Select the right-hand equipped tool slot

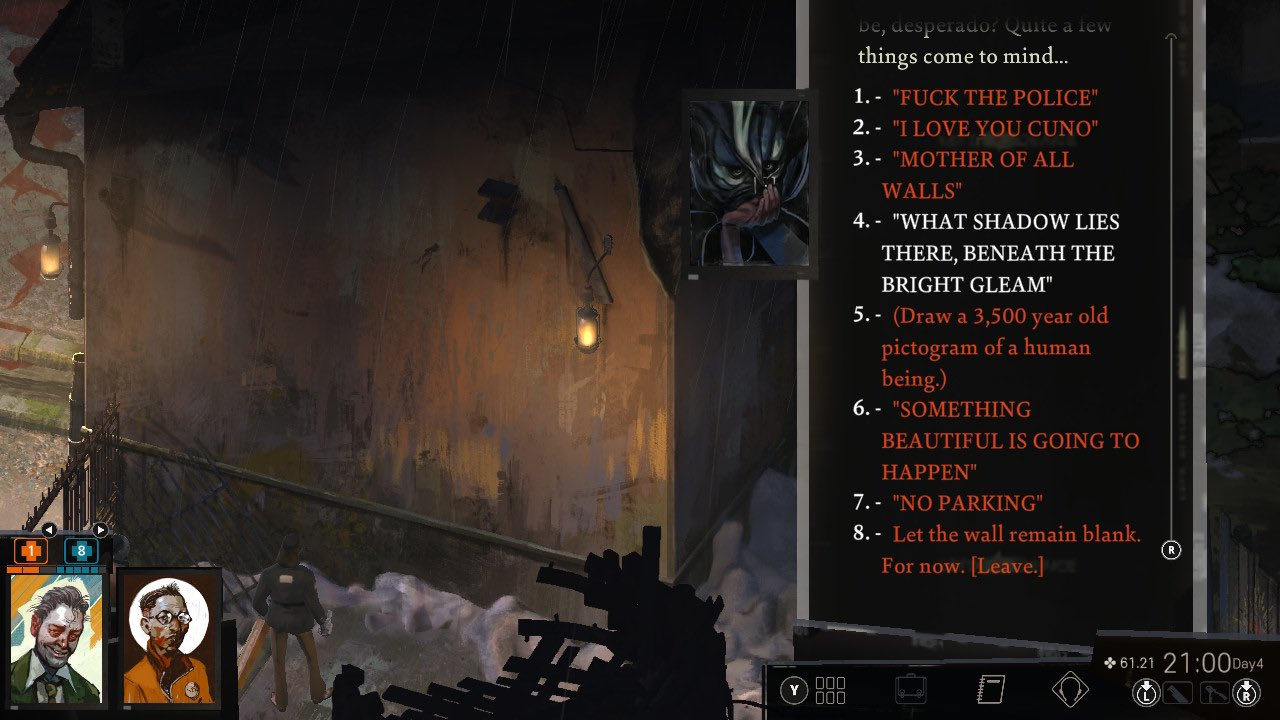pyautogui.click(x=1214, y=691)
